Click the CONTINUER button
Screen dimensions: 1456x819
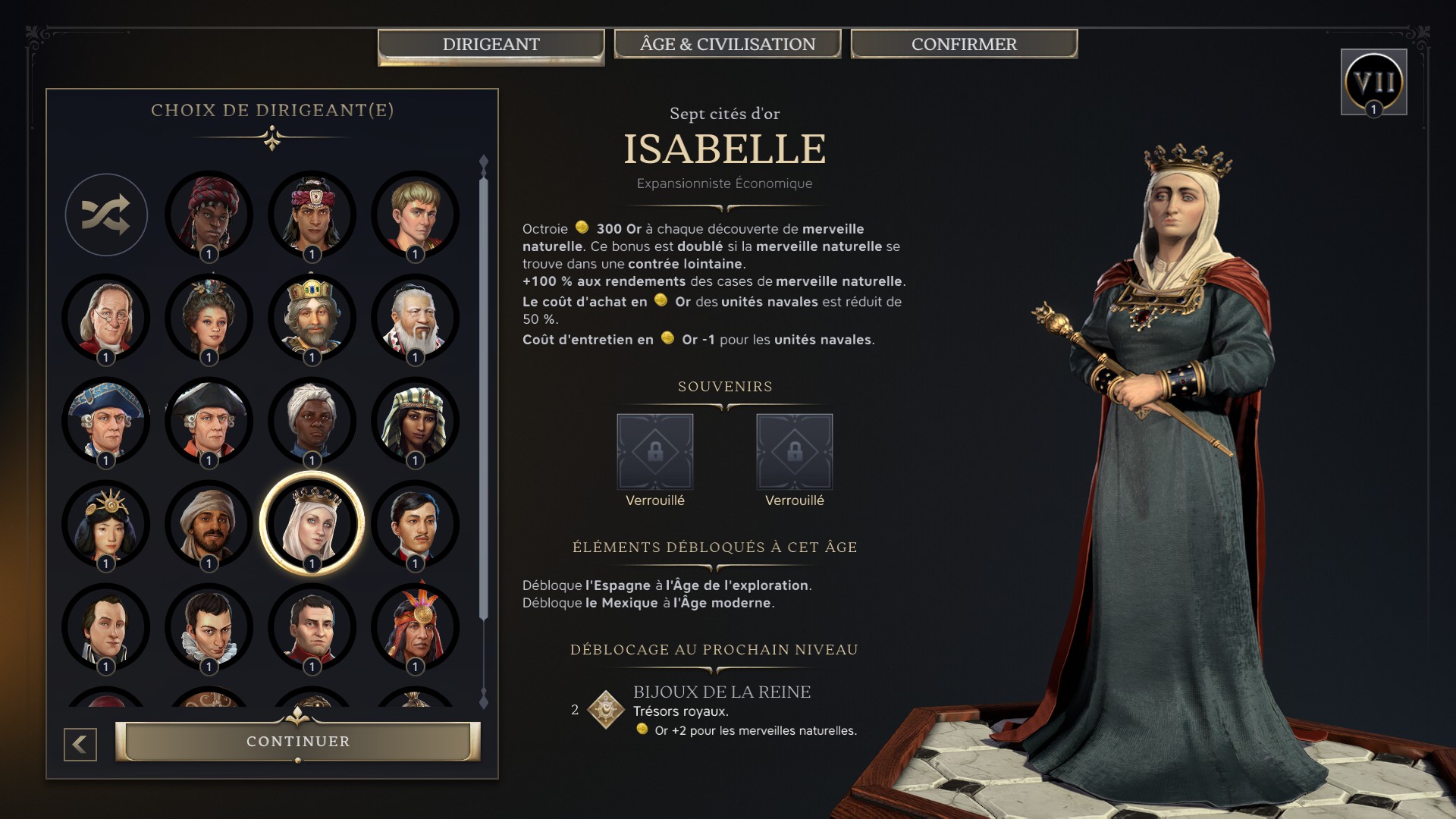pos(298,741)
